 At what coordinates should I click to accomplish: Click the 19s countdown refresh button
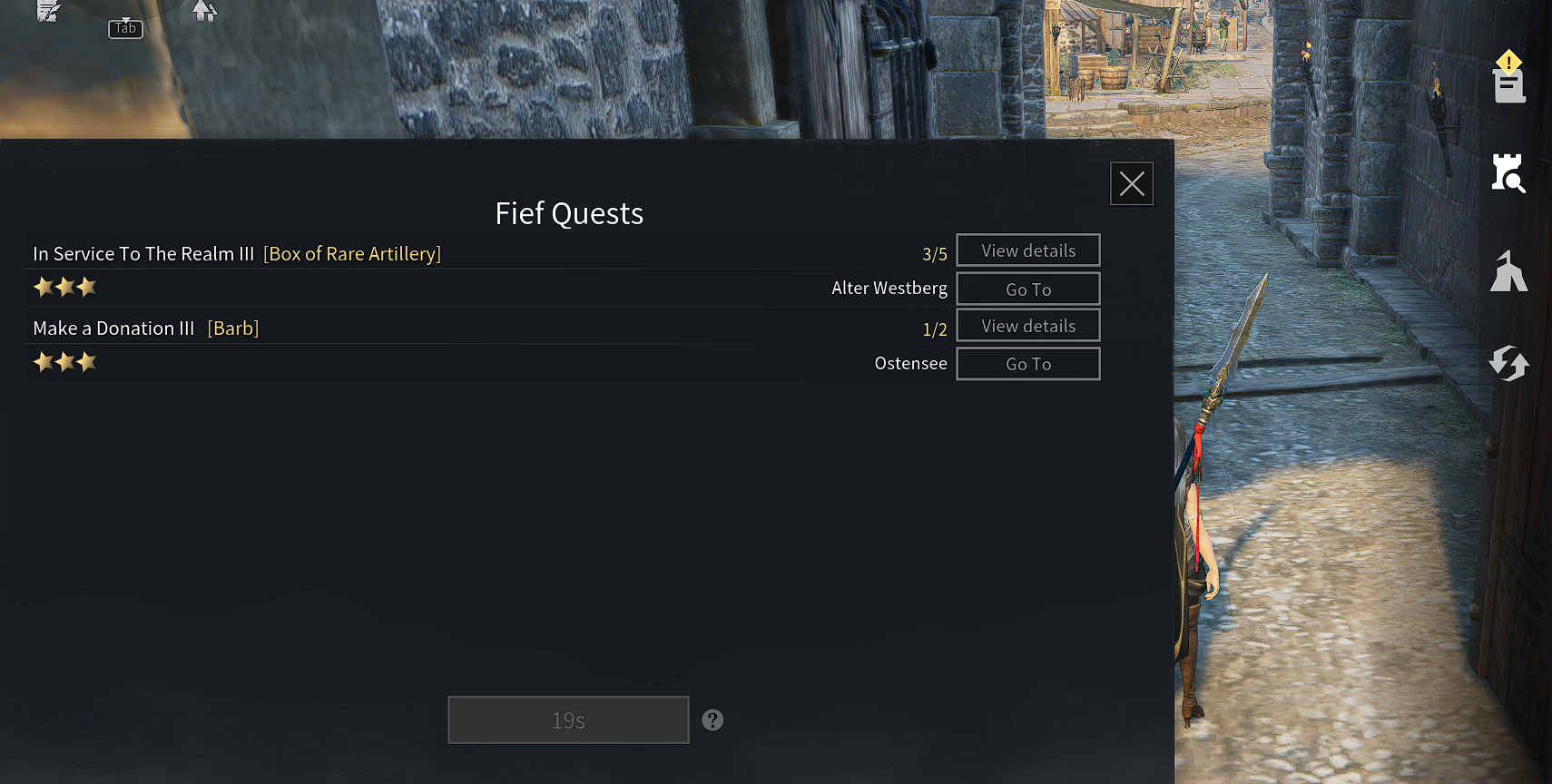point(568,720)
